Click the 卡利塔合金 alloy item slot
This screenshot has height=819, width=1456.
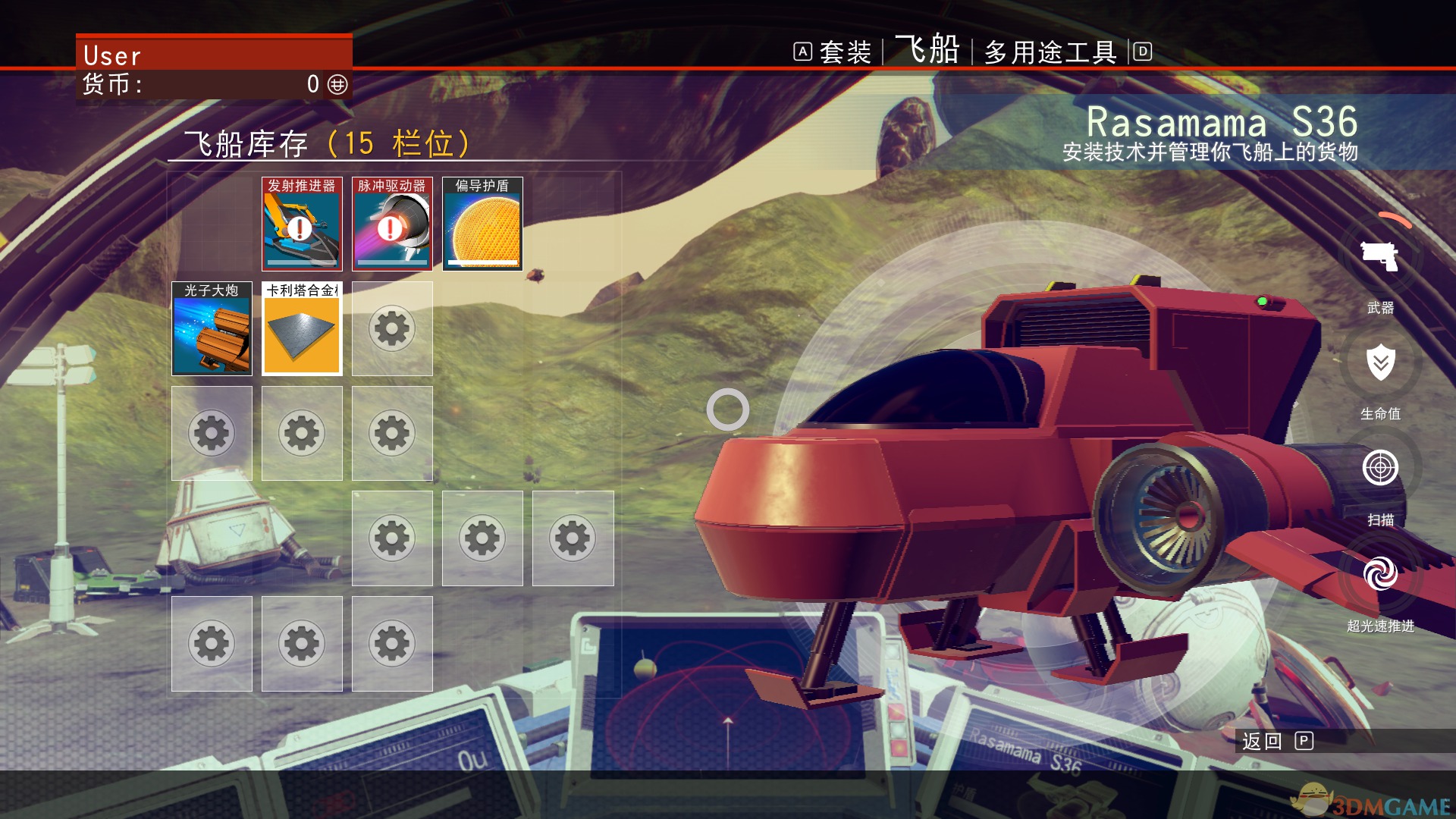click(x=302, y=329)
